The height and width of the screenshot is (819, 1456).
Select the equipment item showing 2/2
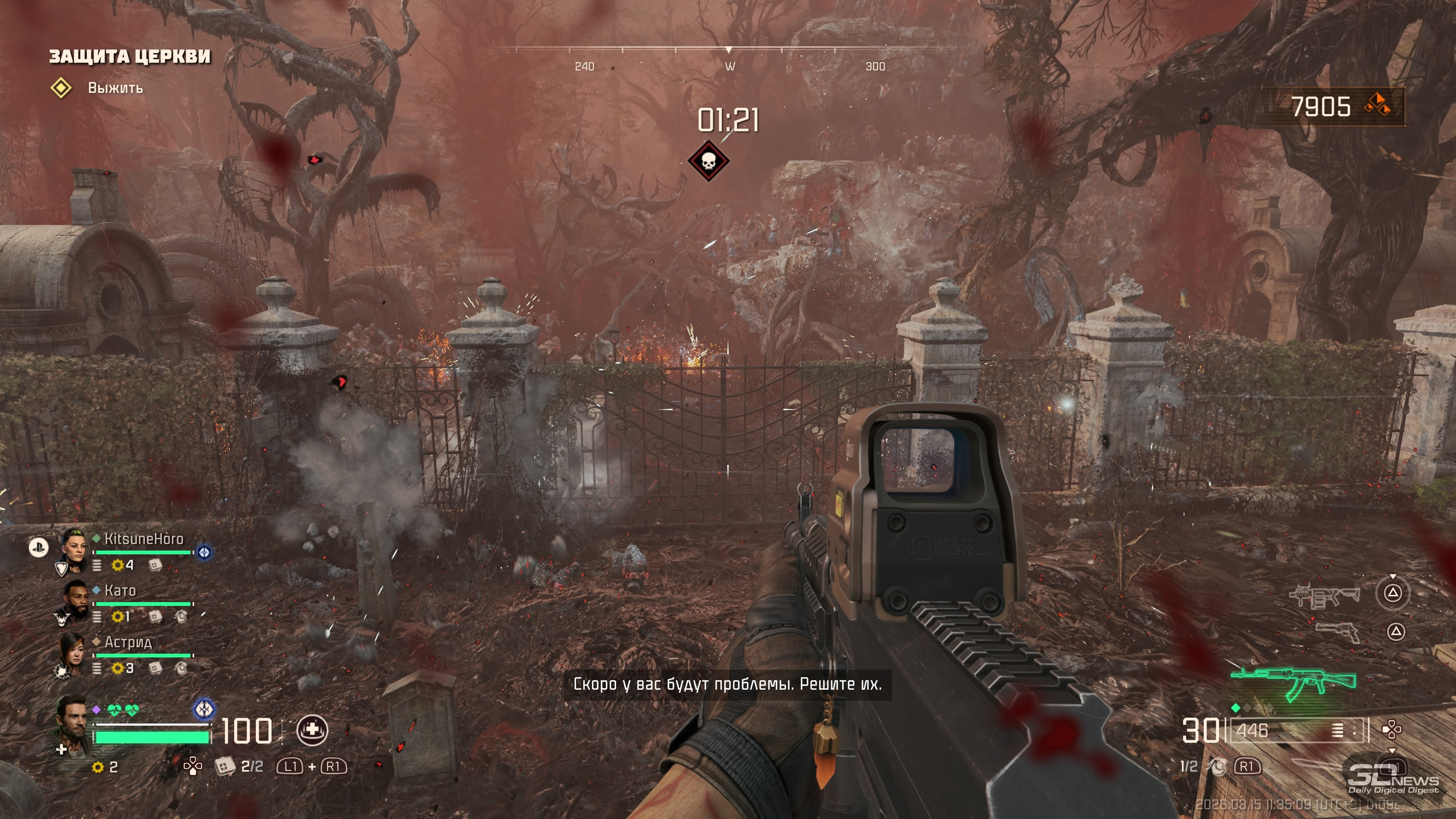[x=225, y=766]
